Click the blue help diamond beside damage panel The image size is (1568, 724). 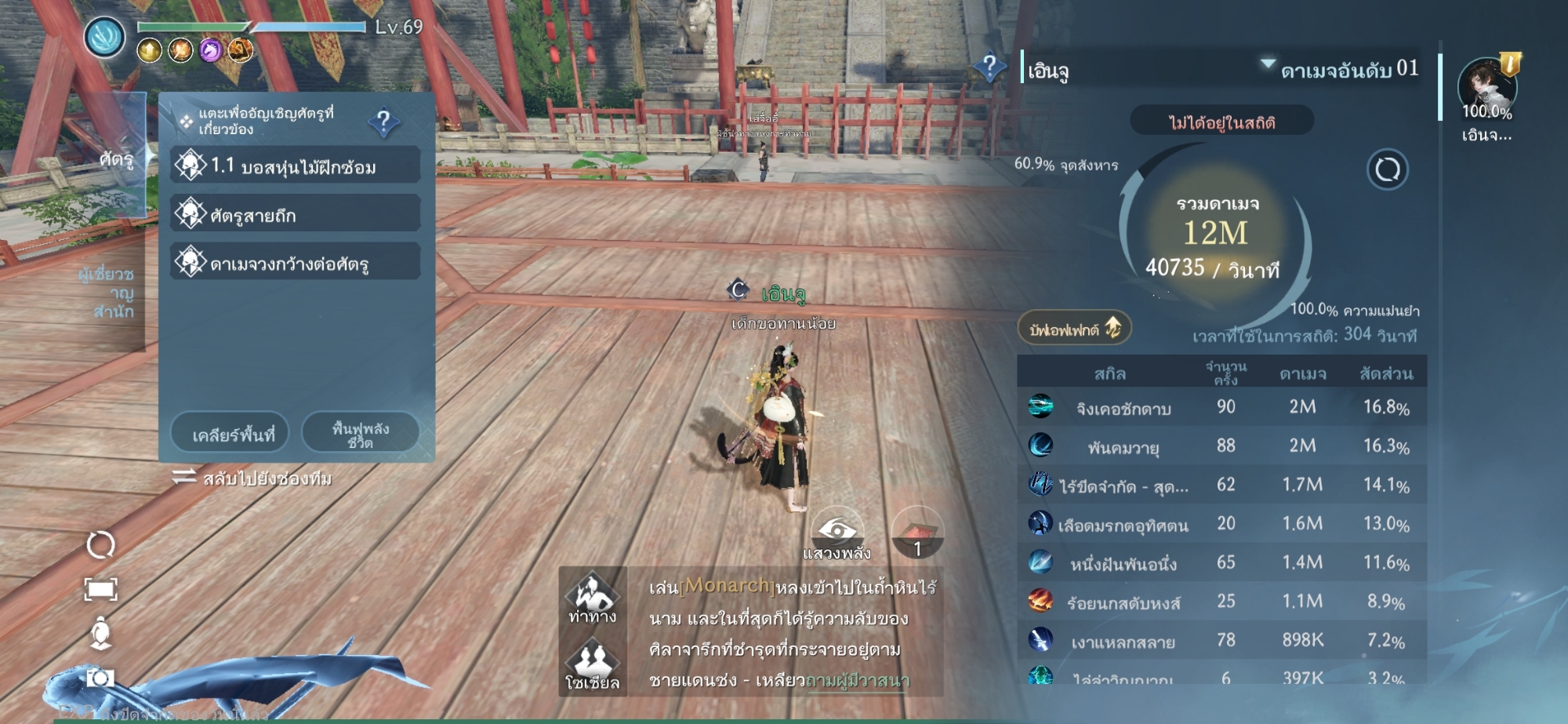[x=989, y=66]
